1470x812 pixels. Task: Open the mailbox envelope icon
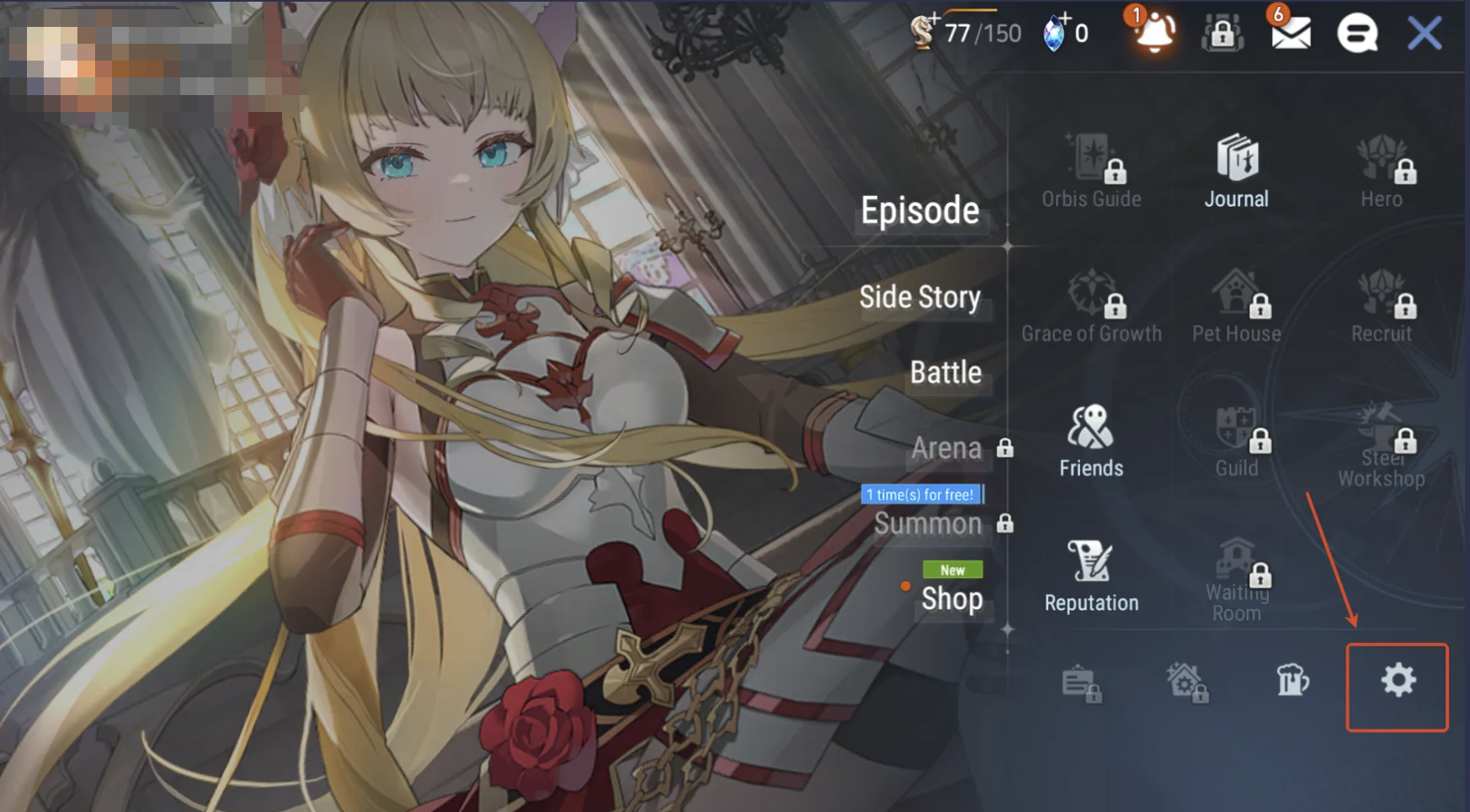pyautogui.click(x=1290, y=34)
